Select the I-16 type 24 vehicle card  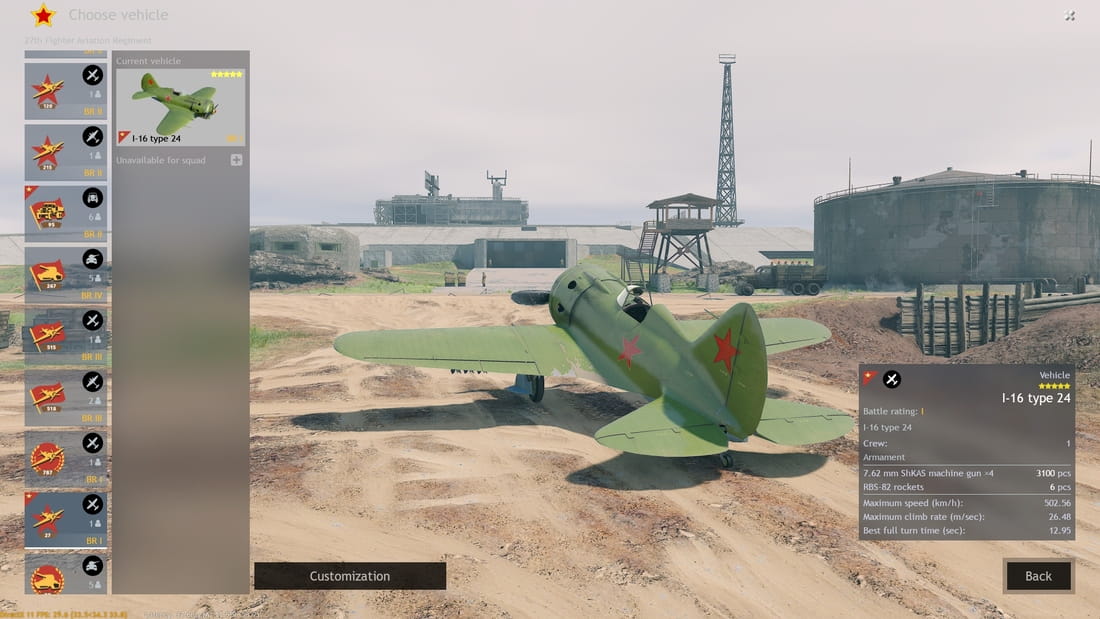tap(180, 108)
